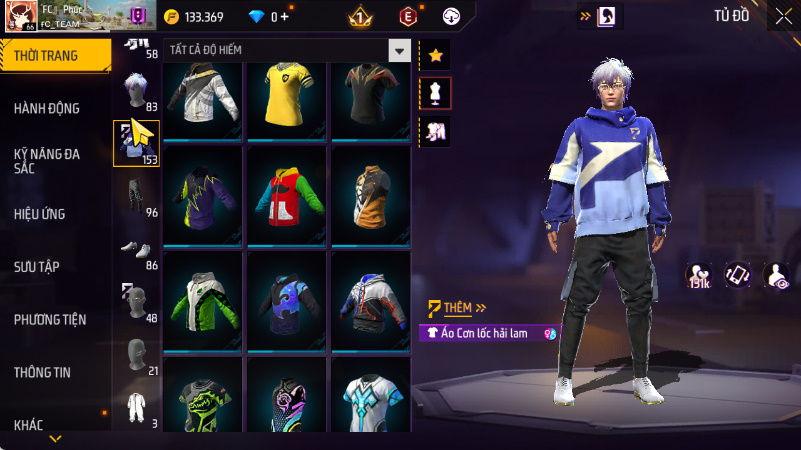Add diamonds with the plus button
Screen dimensions: 801x450
click(x=285, y=17)
